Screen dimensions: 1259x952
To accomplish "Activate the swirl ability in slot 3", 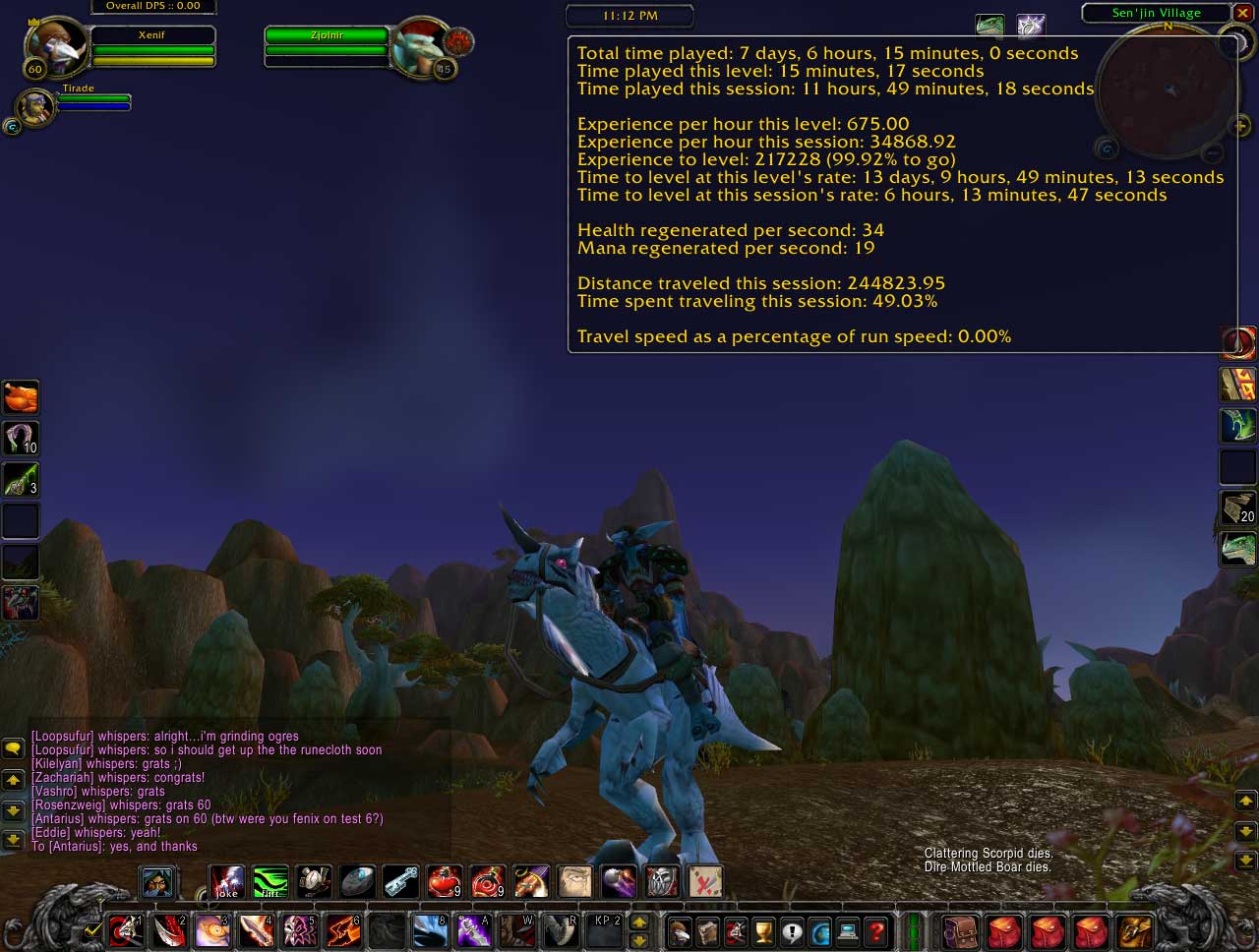I will point(211,930).
